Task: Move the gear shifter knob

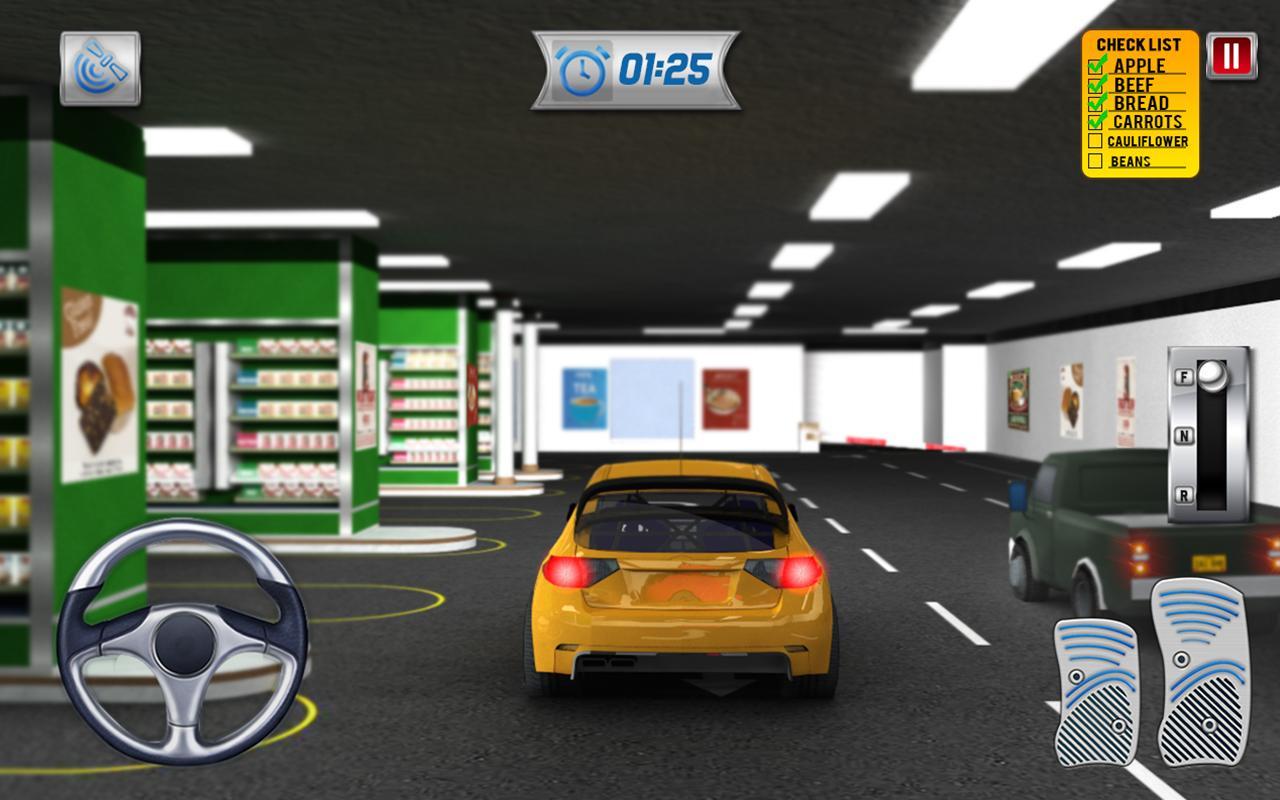Action: (1213, 377)
